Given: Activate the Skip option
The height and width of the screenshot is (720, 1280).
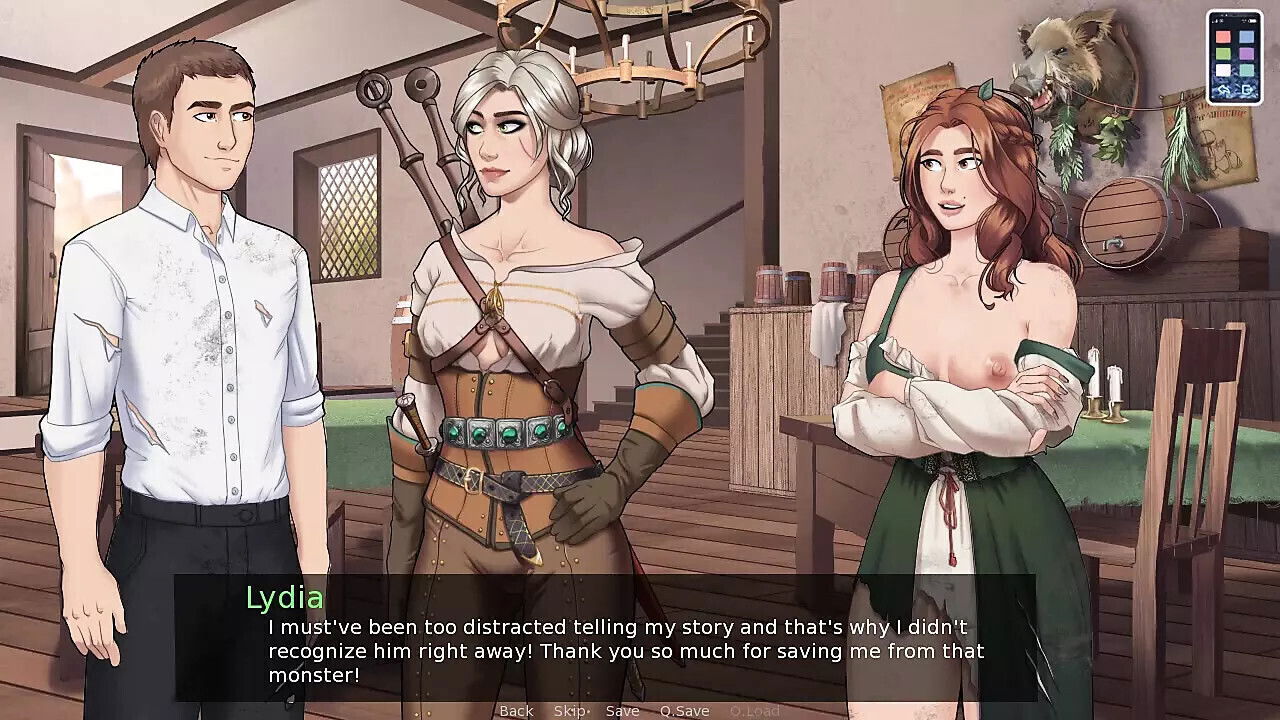Looking at the screenshot, I should coord(570,711).
